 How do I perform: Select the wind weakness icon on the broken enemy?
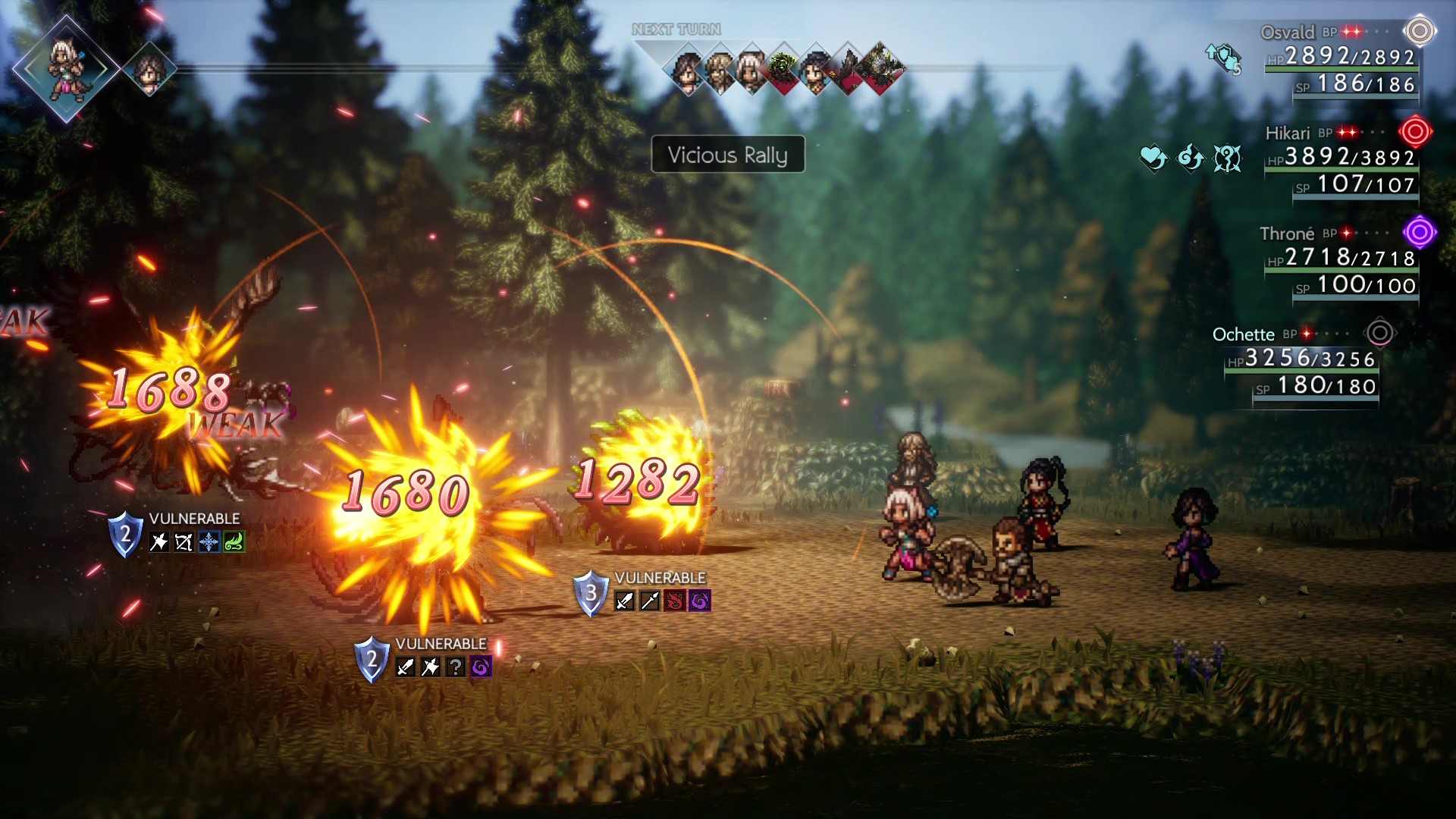(x=234, y=542)
